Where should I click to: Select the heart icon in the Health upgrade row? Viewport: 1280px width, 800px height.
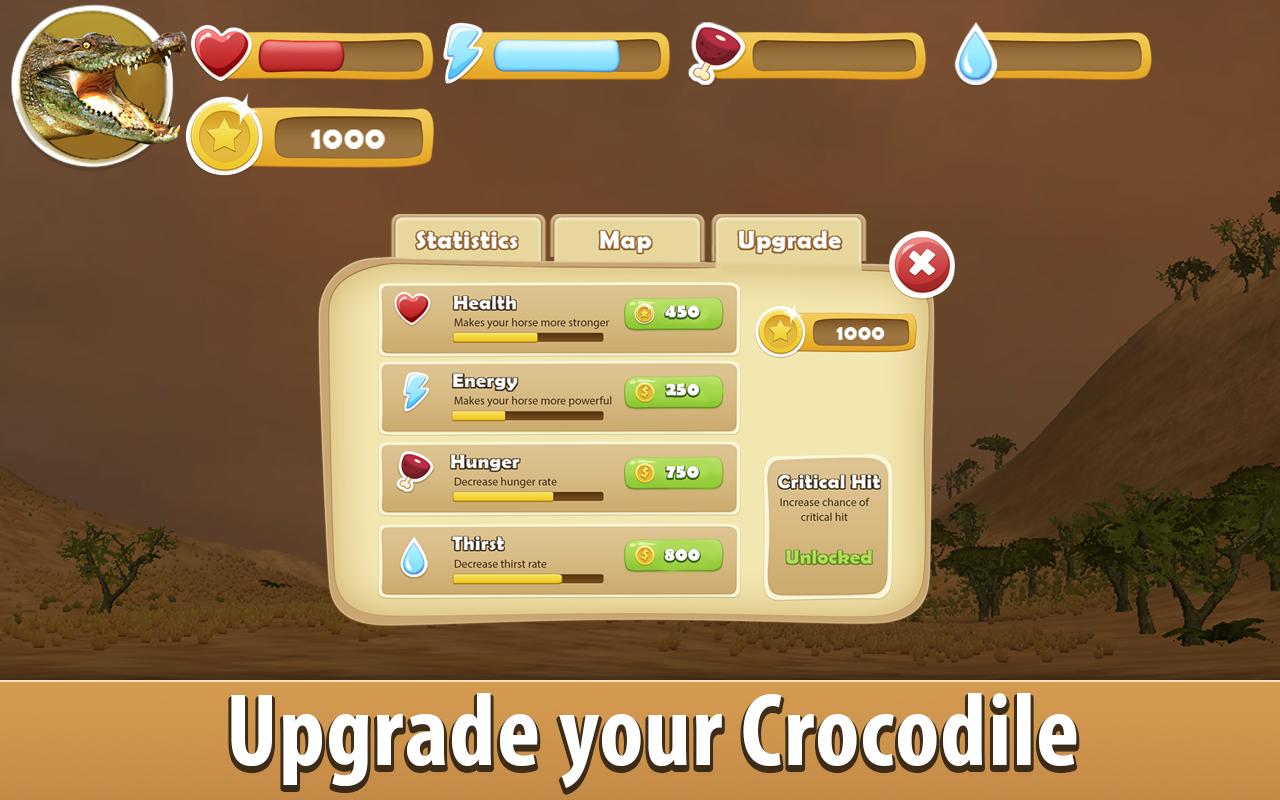tap(412, 309)
